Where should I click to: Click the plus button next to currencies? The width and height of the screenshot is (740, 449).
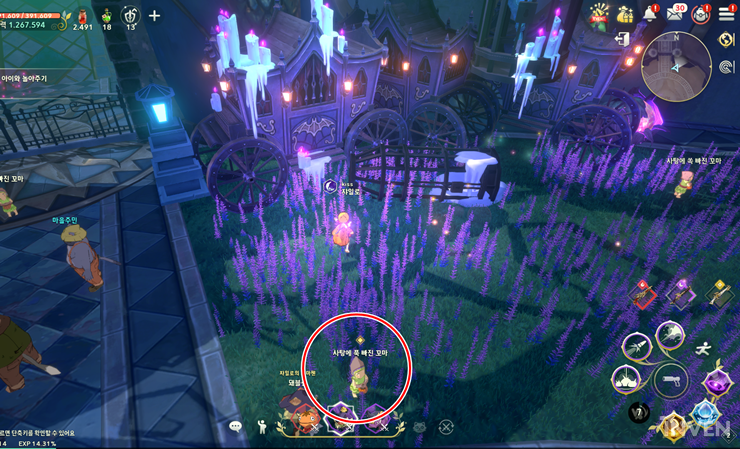pos(154,15)
